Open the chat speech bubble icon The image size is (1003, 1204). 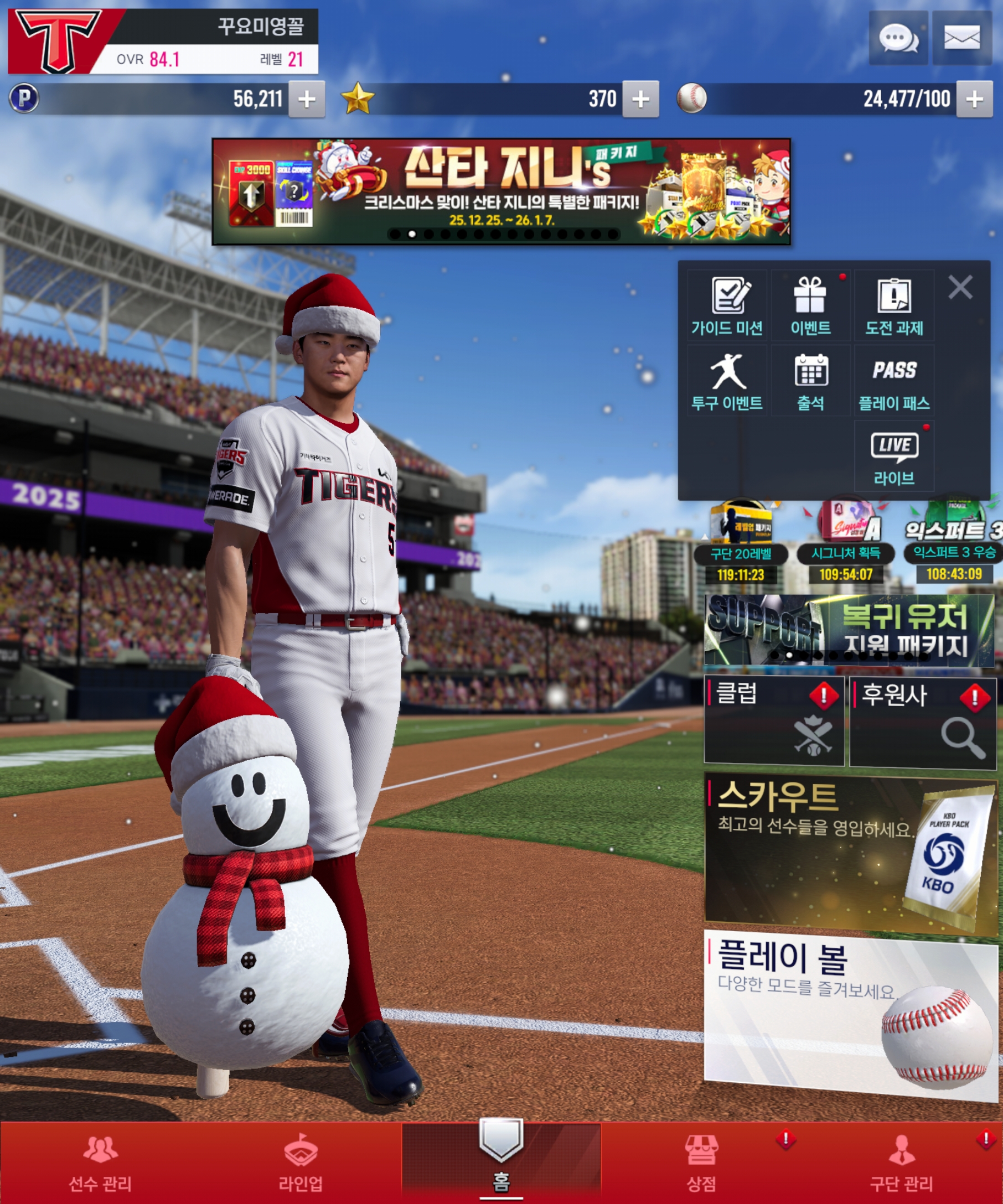[x=898, y=38]
